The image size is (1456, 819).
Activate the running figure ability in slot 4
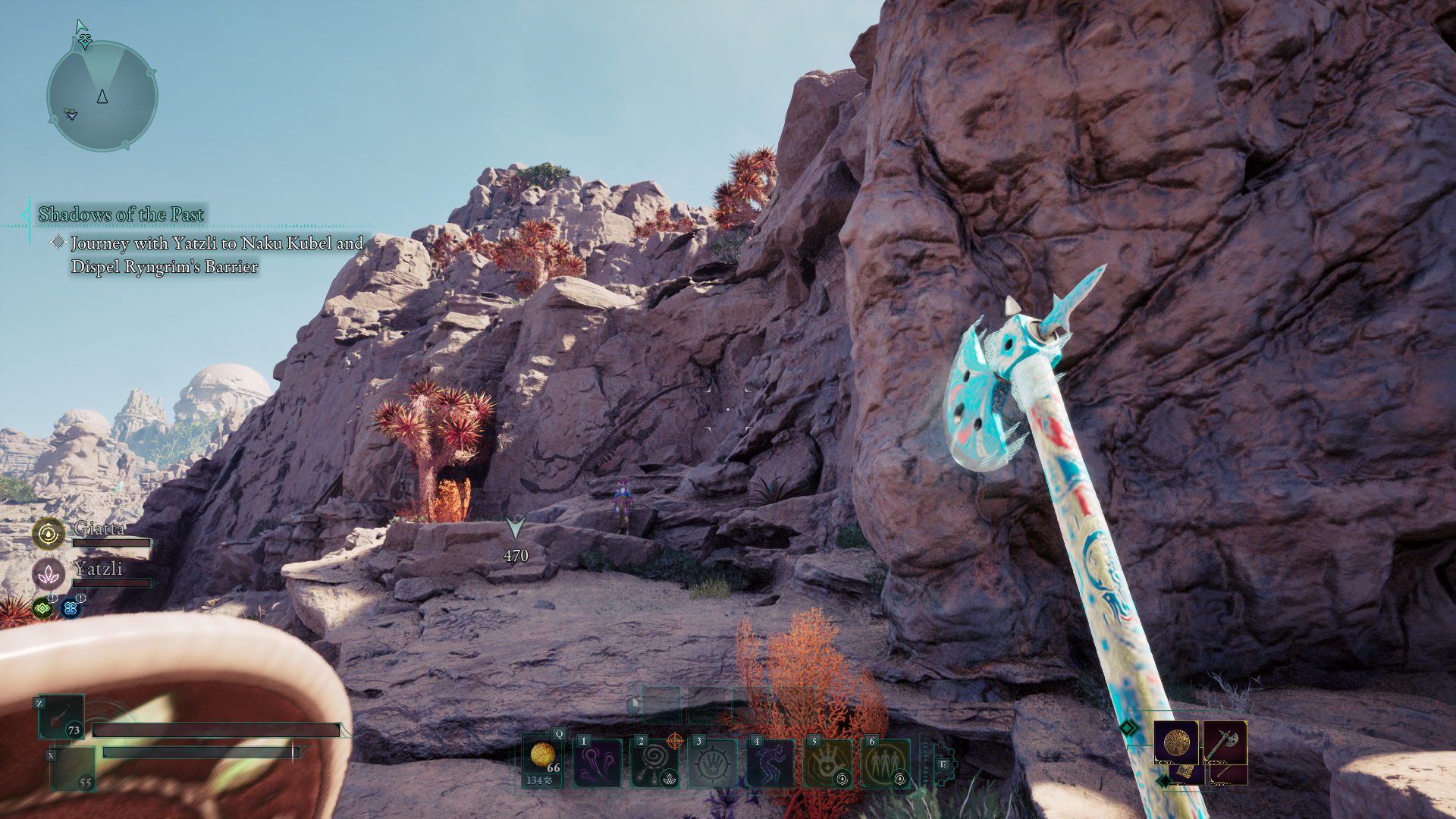click(770, 763)
